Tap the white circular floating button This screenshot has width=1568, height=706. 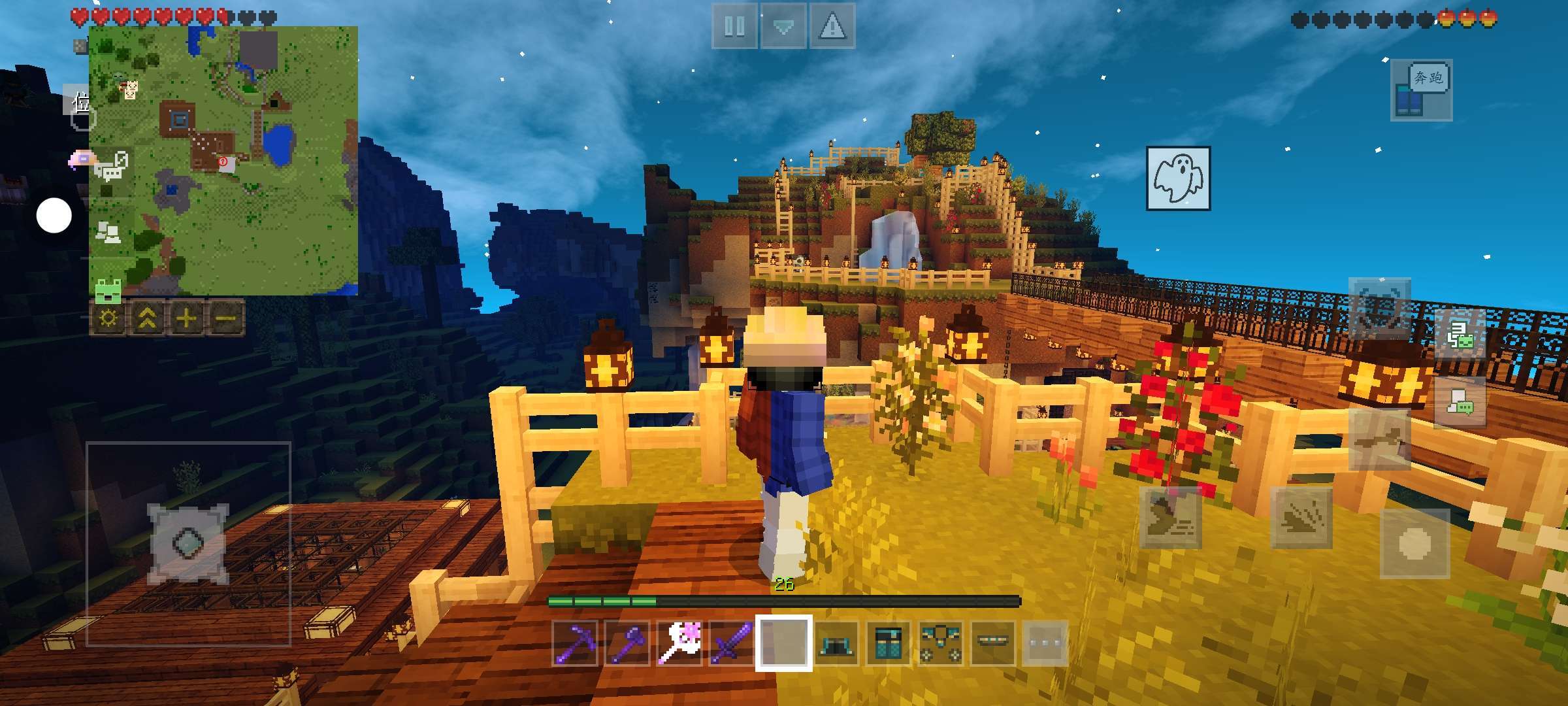[54, 216]
